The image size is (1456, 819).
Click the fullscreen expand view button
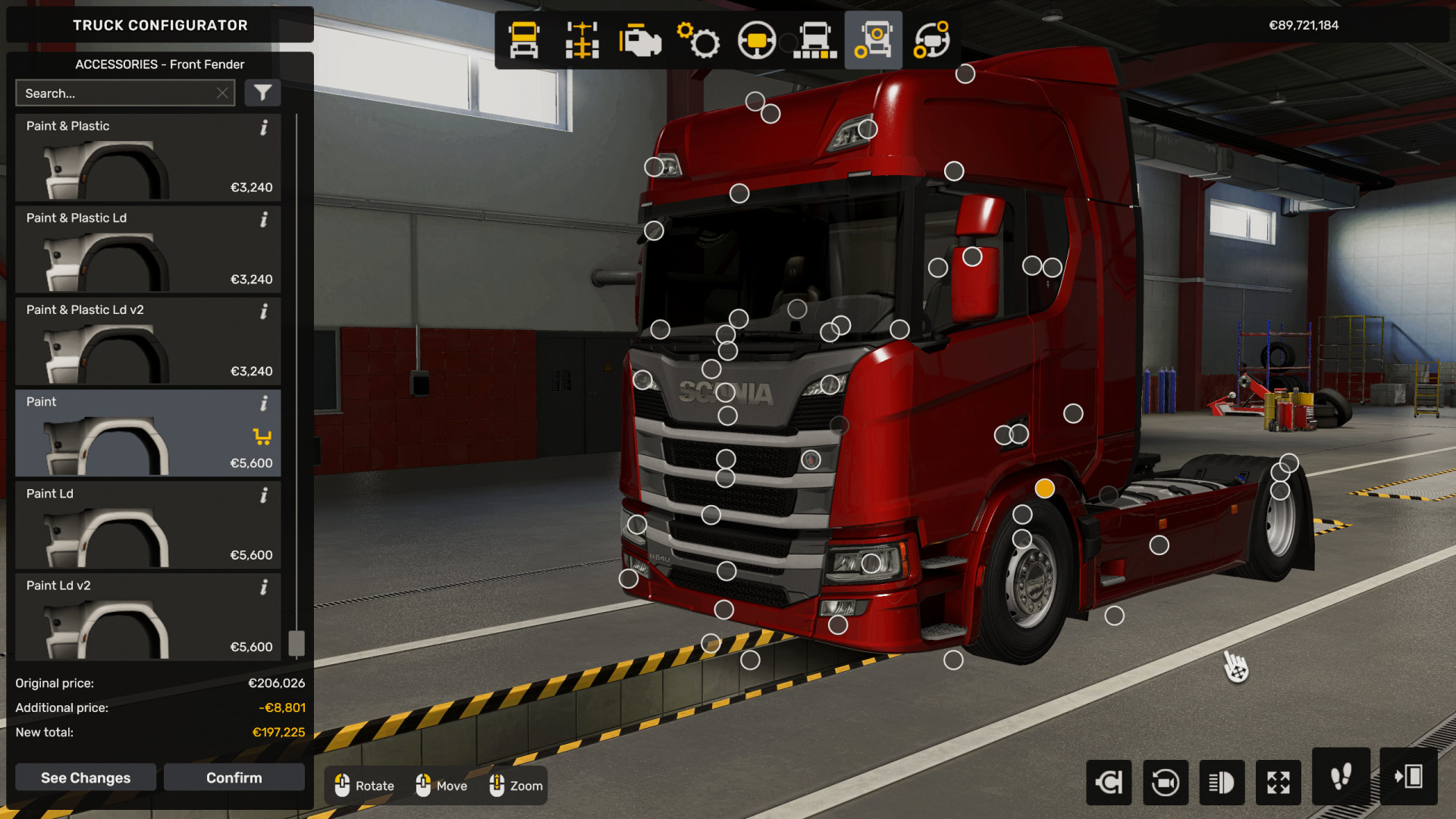click(x=1278, y=782)
